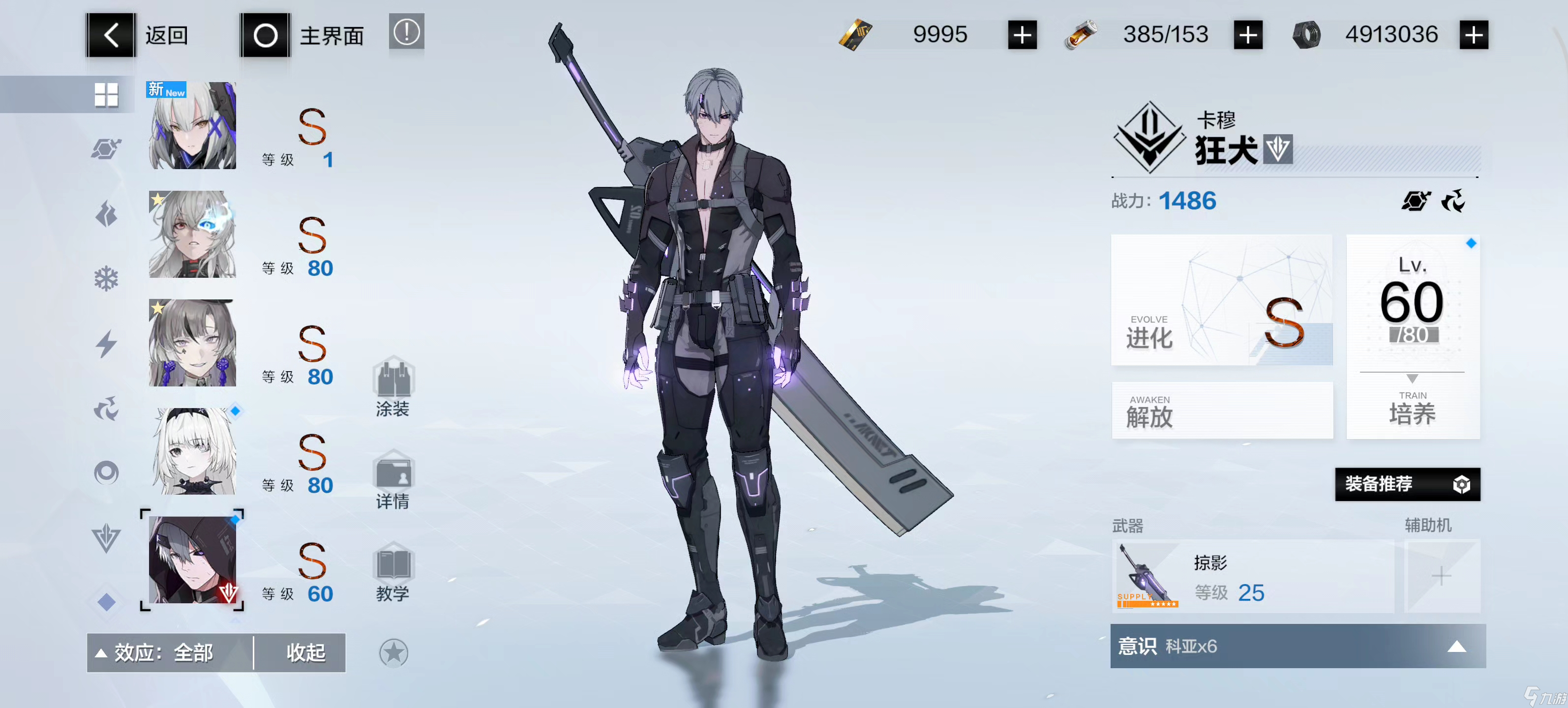Switch to the snowflake ice element filter
The image size is (1568, 708).
point(106,279)
